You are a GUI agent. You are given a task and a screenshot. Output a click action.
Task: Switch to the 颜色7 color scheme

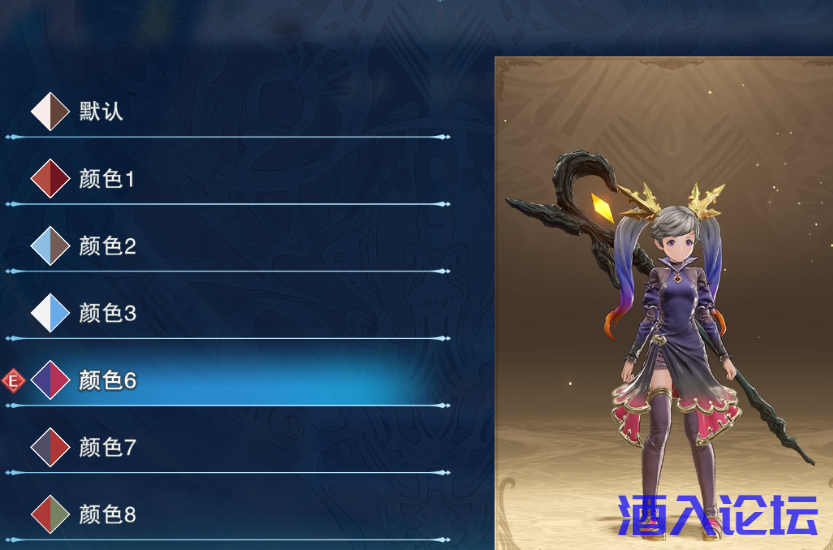click(106, 447)
